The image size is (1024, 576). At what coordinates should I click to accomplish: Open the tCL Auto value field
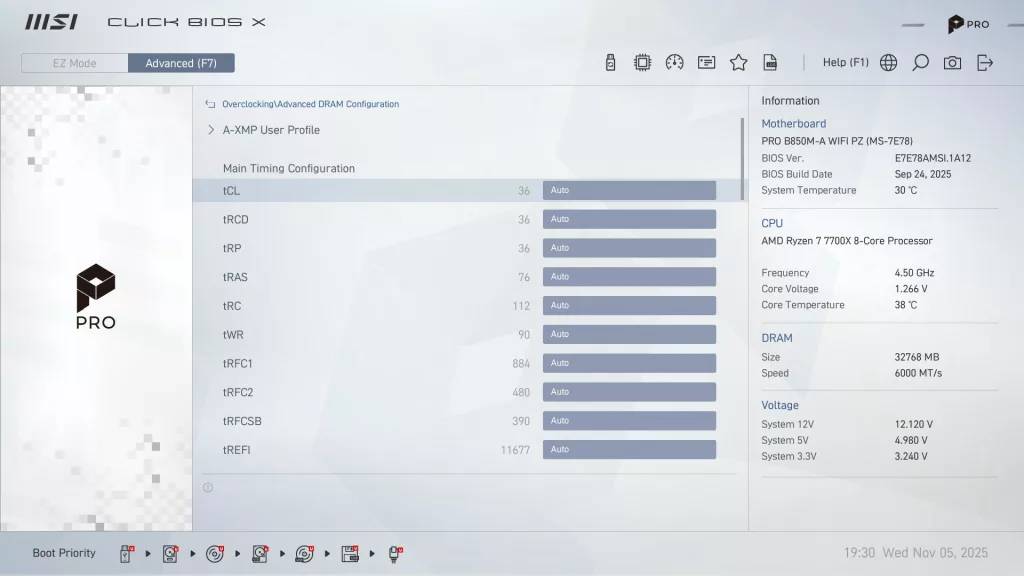point(629,190)
